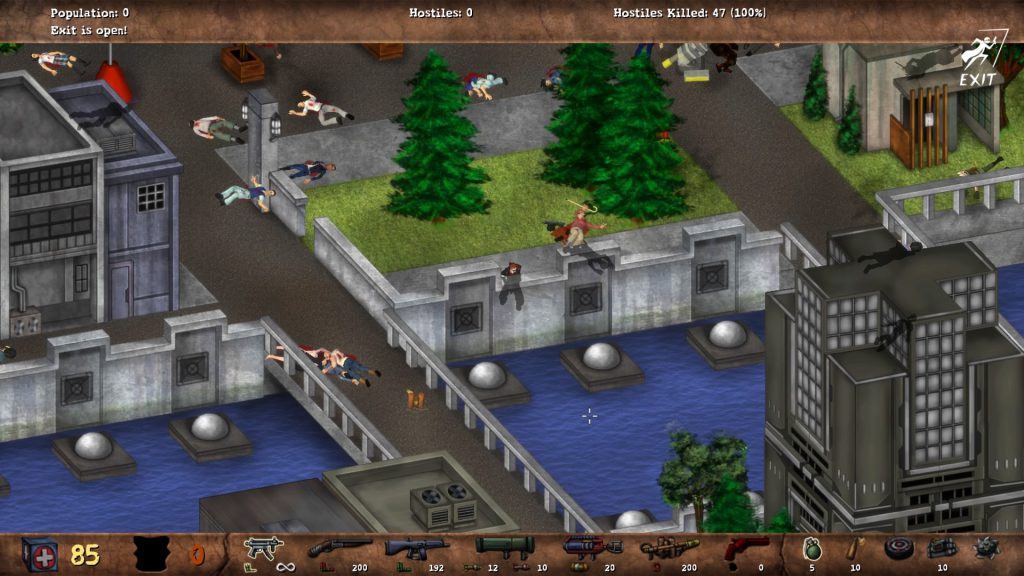This screenshot has height=576, width=1024.
Task: Pick the flamethrower weapon icon
Action: coord(669,548)
